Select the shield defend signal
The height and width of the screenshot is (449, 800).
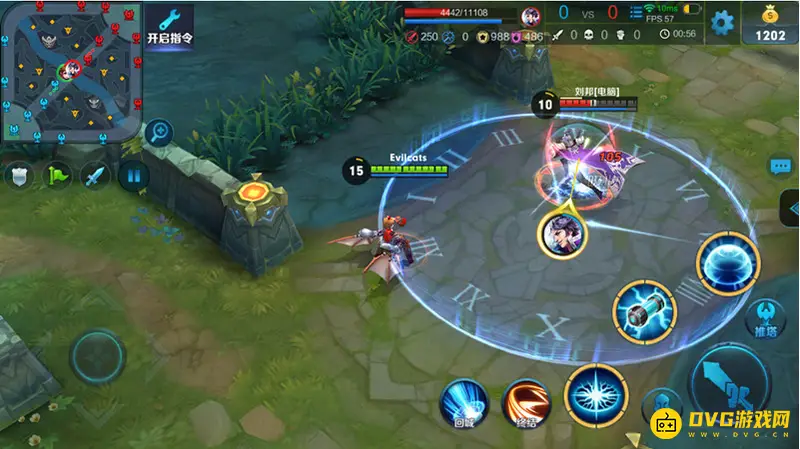coord(19,177)
